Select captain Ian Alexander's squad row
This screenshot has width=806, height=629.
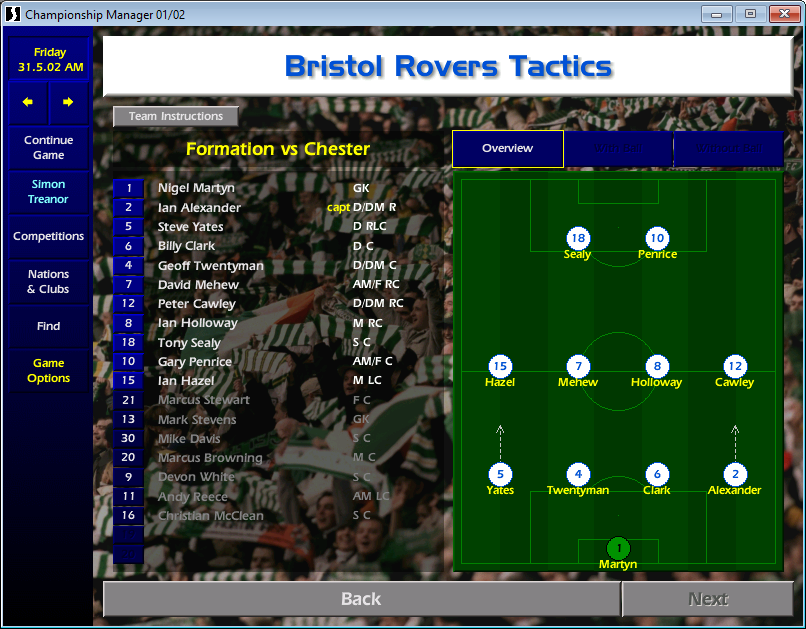pos(199,208)
